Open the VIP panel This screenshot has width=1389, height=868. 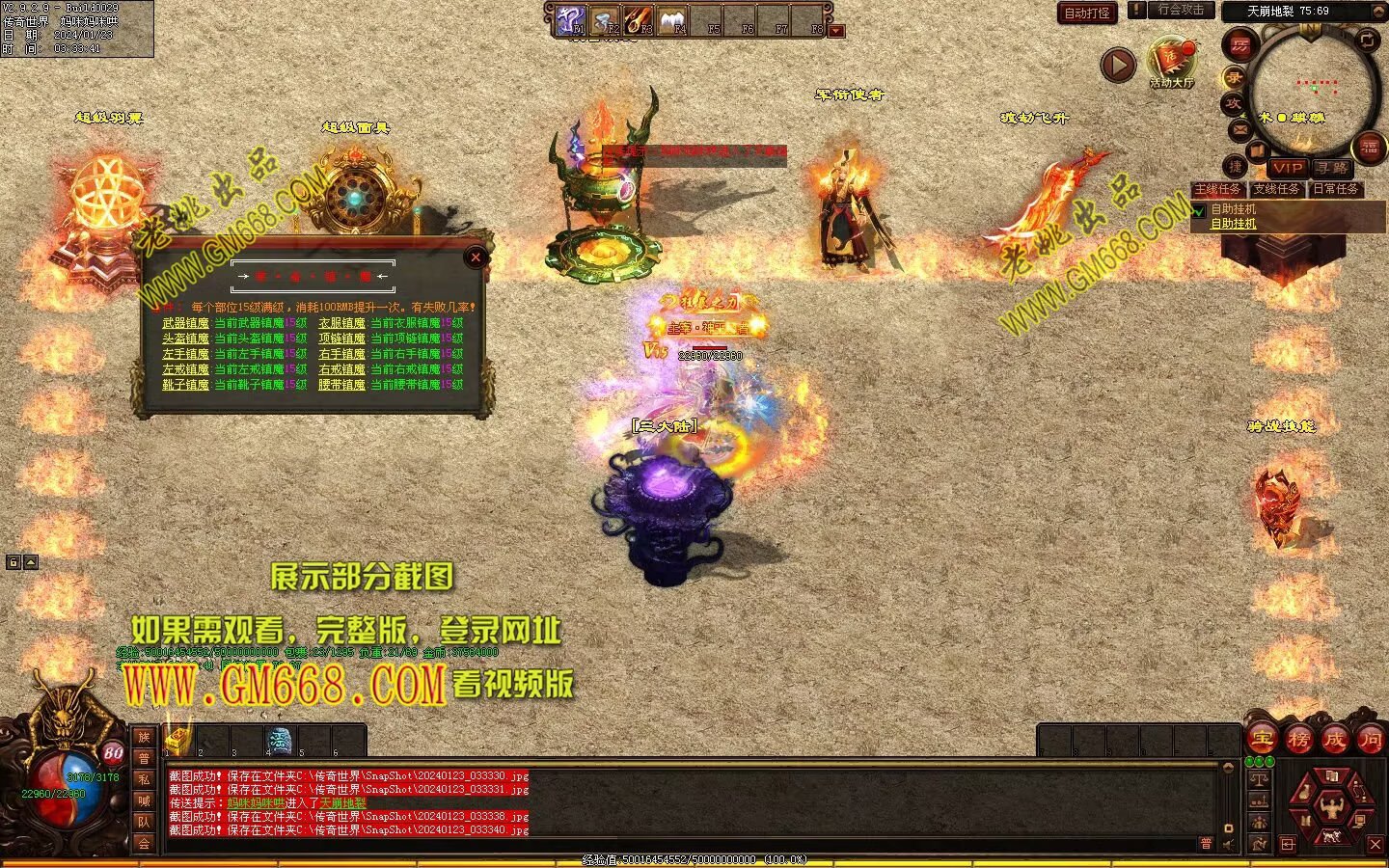pos(1287,168)
